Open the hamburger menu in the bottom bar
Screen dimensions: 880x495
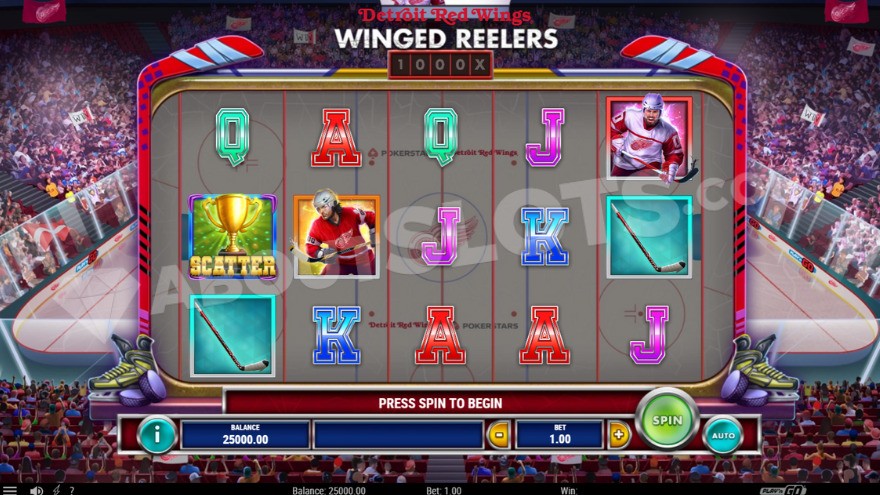point(9,490)
